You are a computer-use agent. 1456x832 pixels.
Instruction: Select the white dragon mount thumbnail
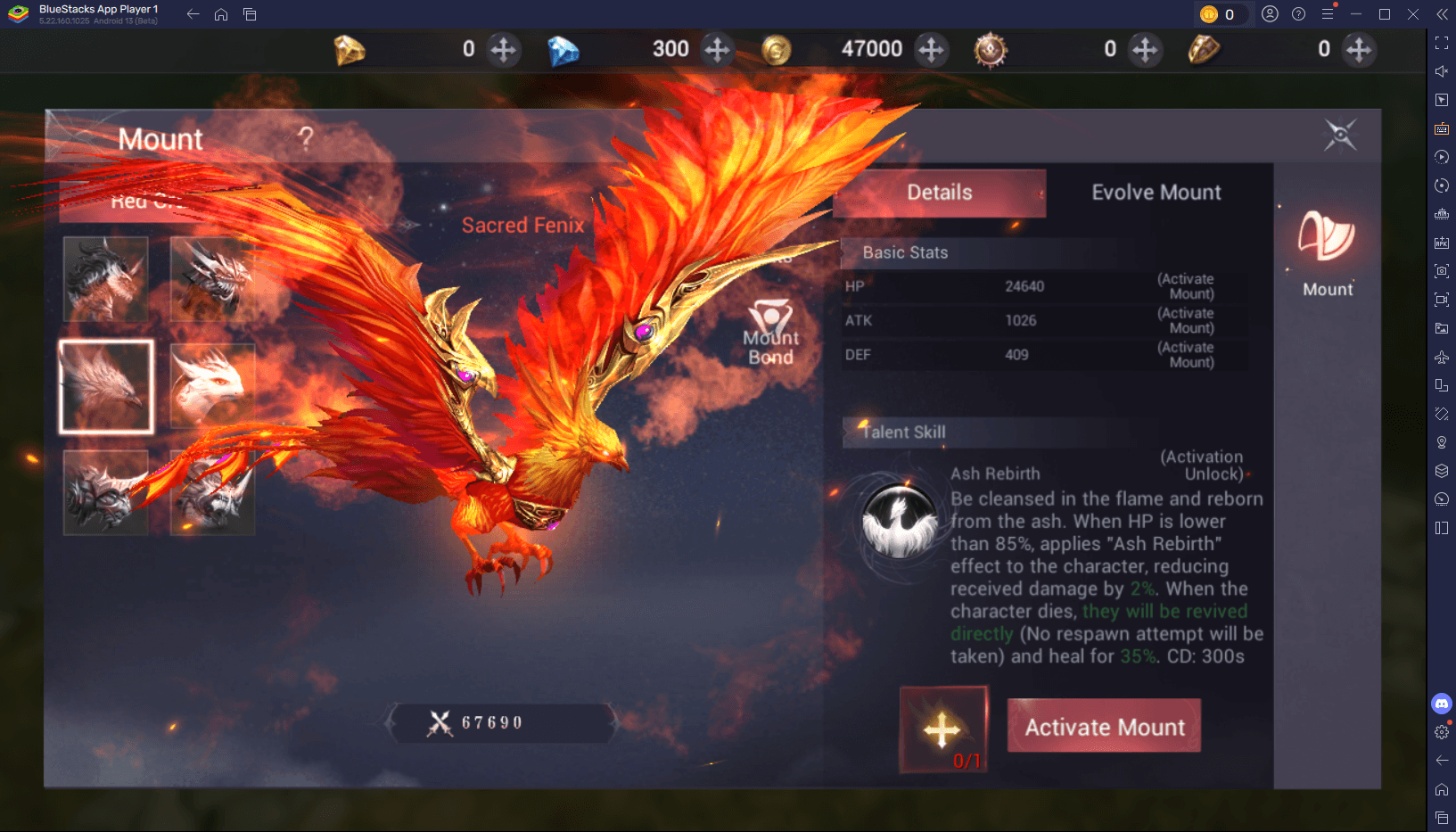[211, 385]
